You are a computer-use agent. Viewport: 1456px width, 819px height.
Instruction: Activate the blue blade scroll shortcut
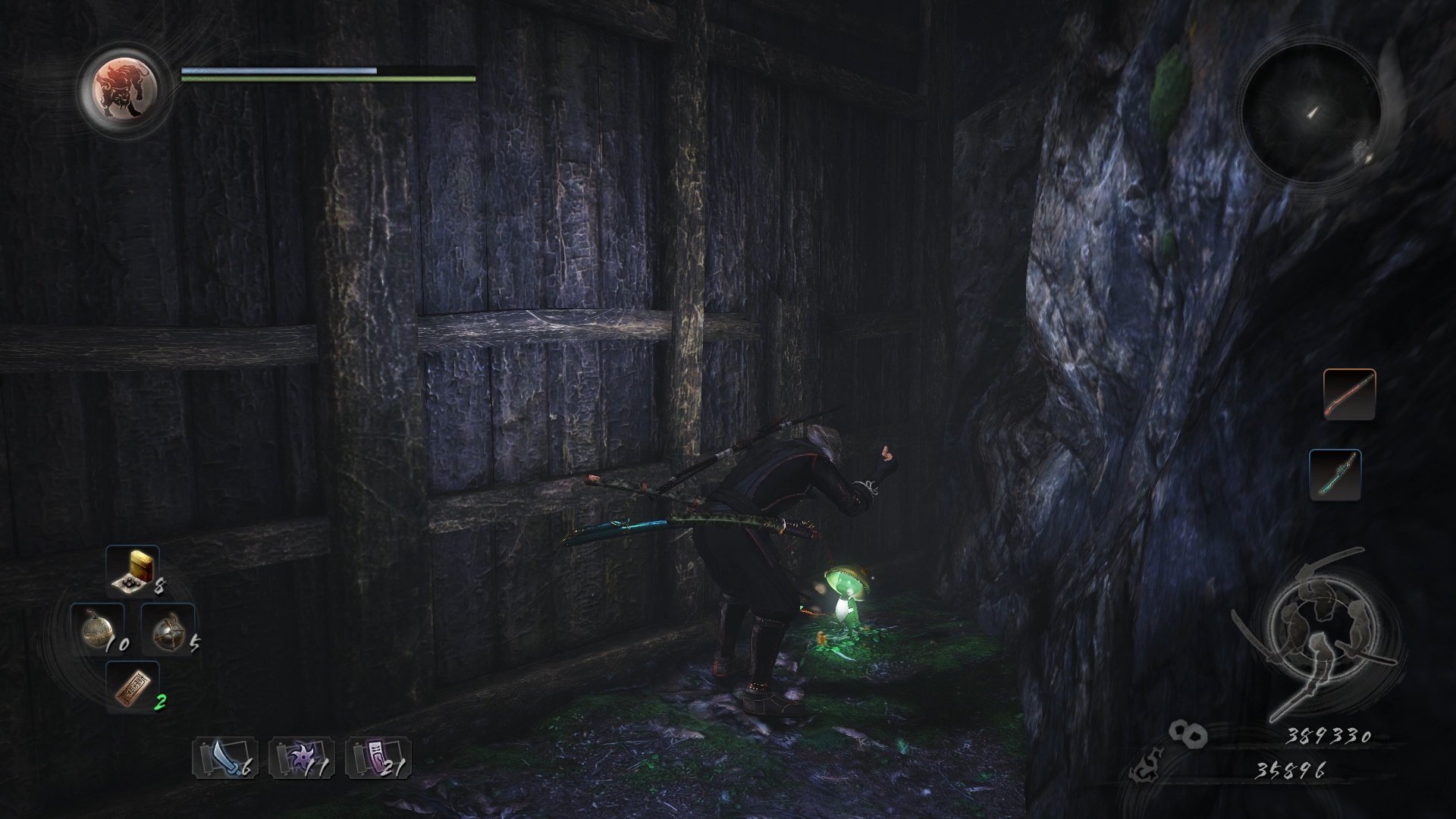[x=225, y=758]
